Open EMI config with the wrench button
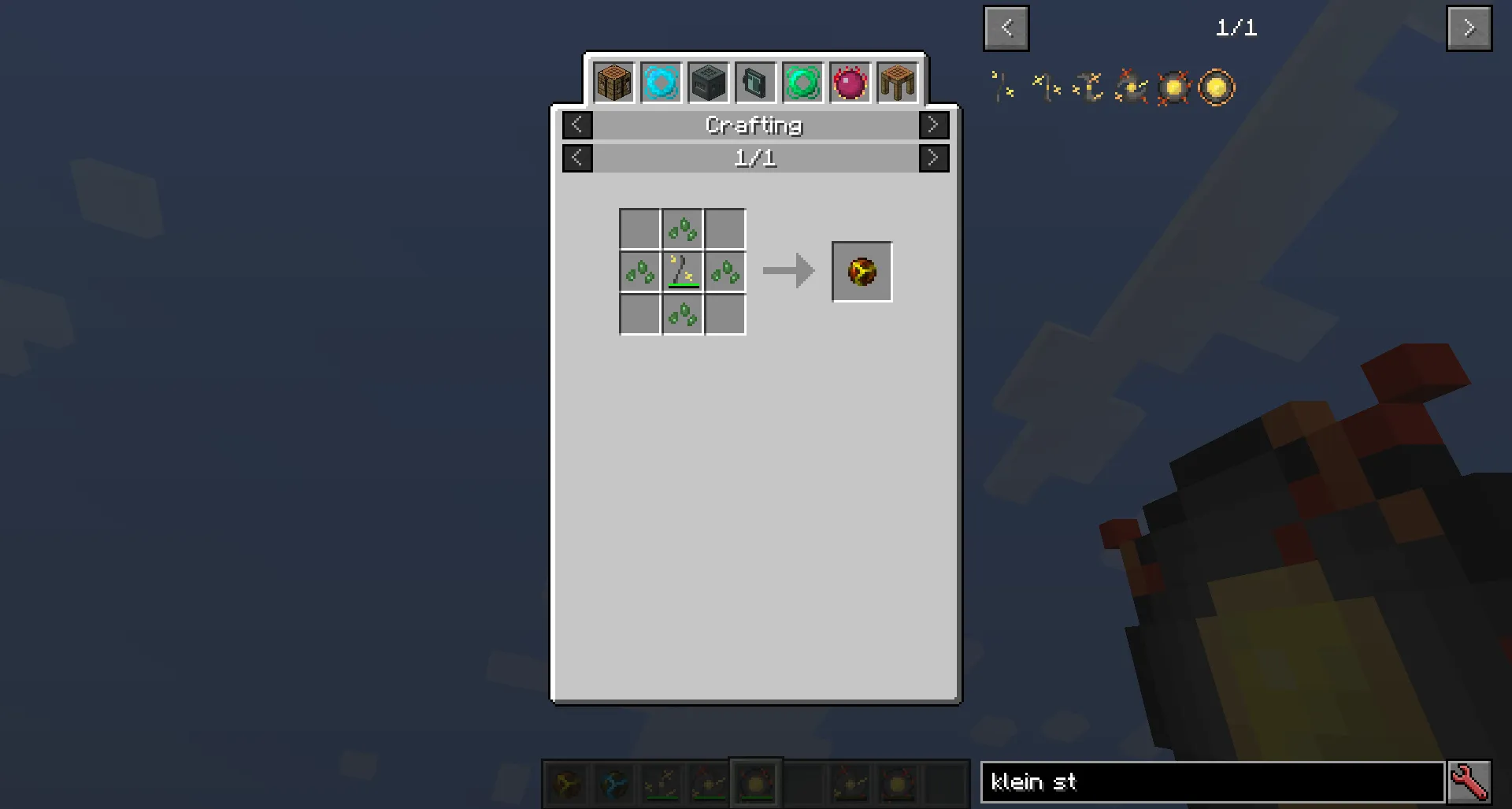Image resolution: width=1512 pixels, height=809 pixels. pyautogui.click(x=1471, y=781)
